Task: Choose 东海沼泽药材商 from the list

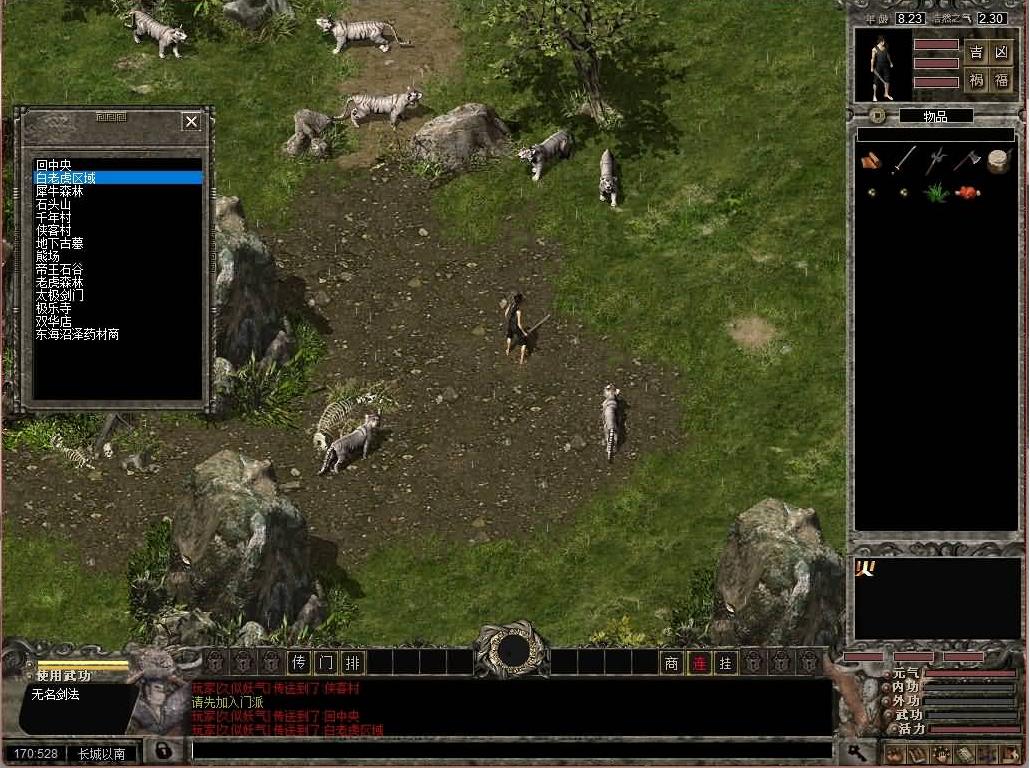Action: tap(78, 335)
